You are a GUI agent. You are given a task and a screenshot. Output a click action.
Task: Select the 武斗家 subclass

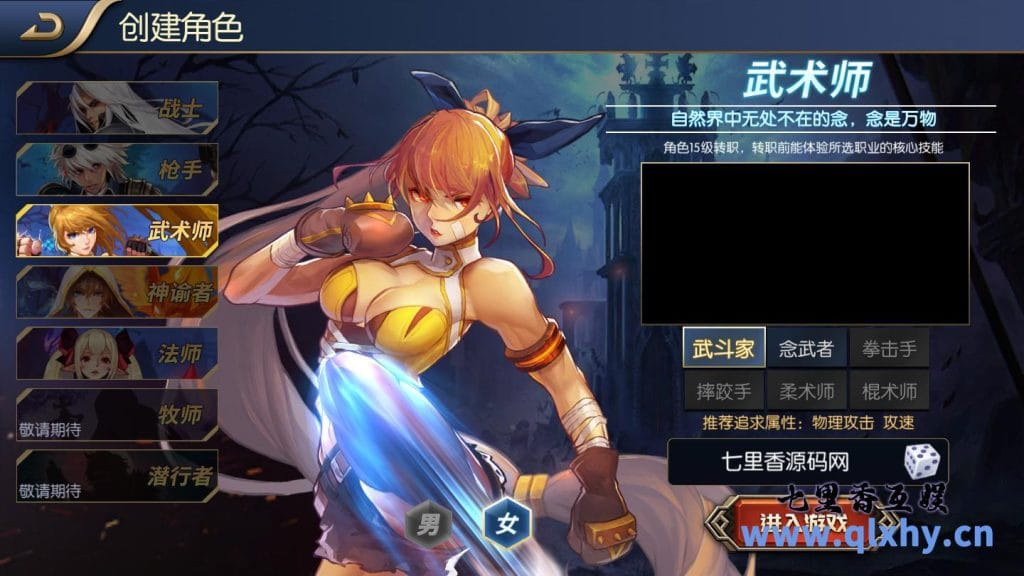point(724,348)
